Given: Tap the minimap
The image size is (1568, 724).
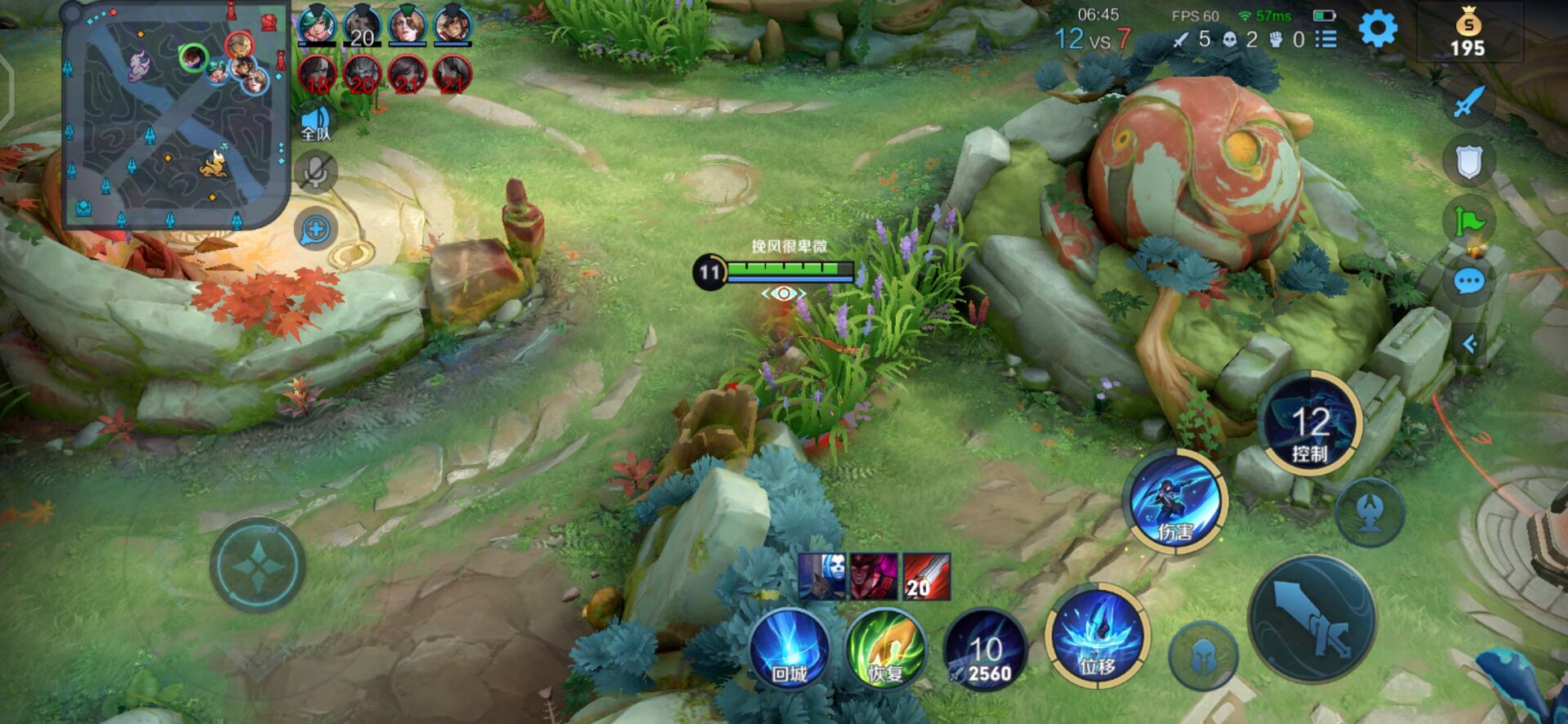Looking at the screenshot, I should 176,114.
